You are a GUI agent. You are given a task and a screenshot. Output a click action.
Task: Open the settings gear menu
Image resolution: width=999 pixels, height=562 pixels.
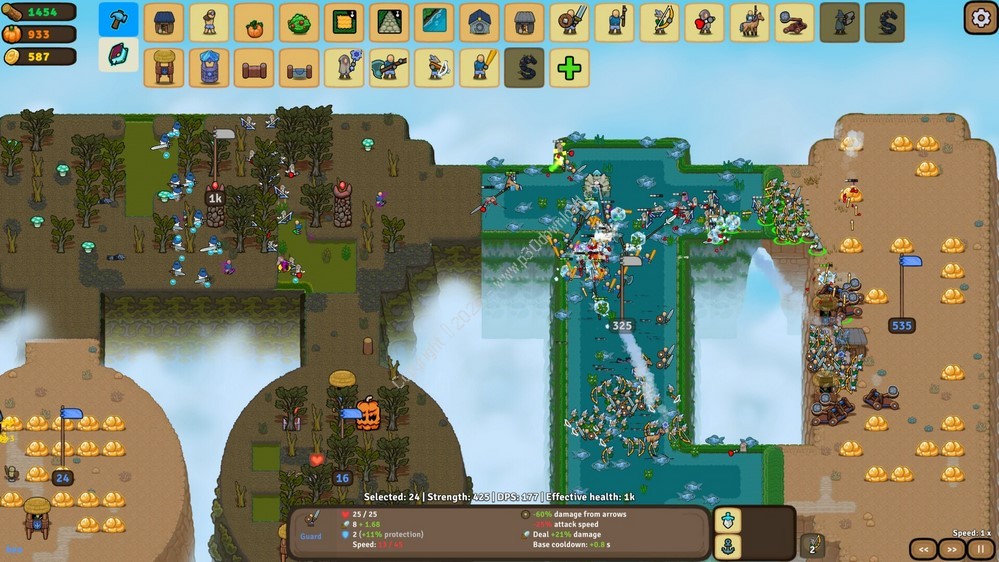coord(980,17)
